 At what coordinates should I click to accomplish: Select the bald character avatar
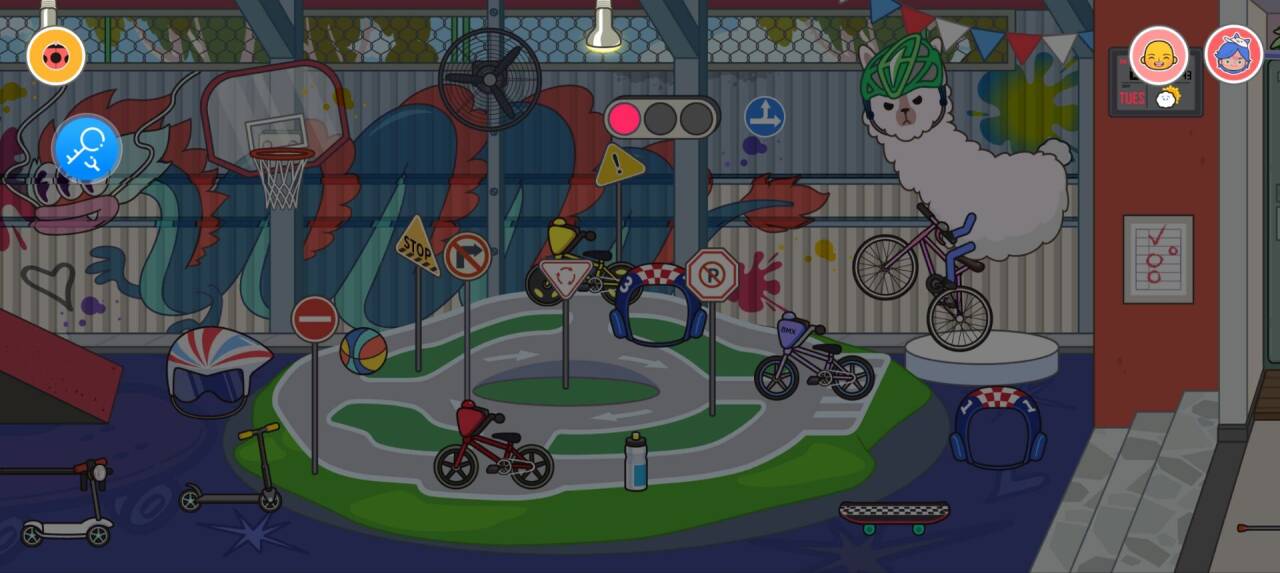[x=1158, y=55]
